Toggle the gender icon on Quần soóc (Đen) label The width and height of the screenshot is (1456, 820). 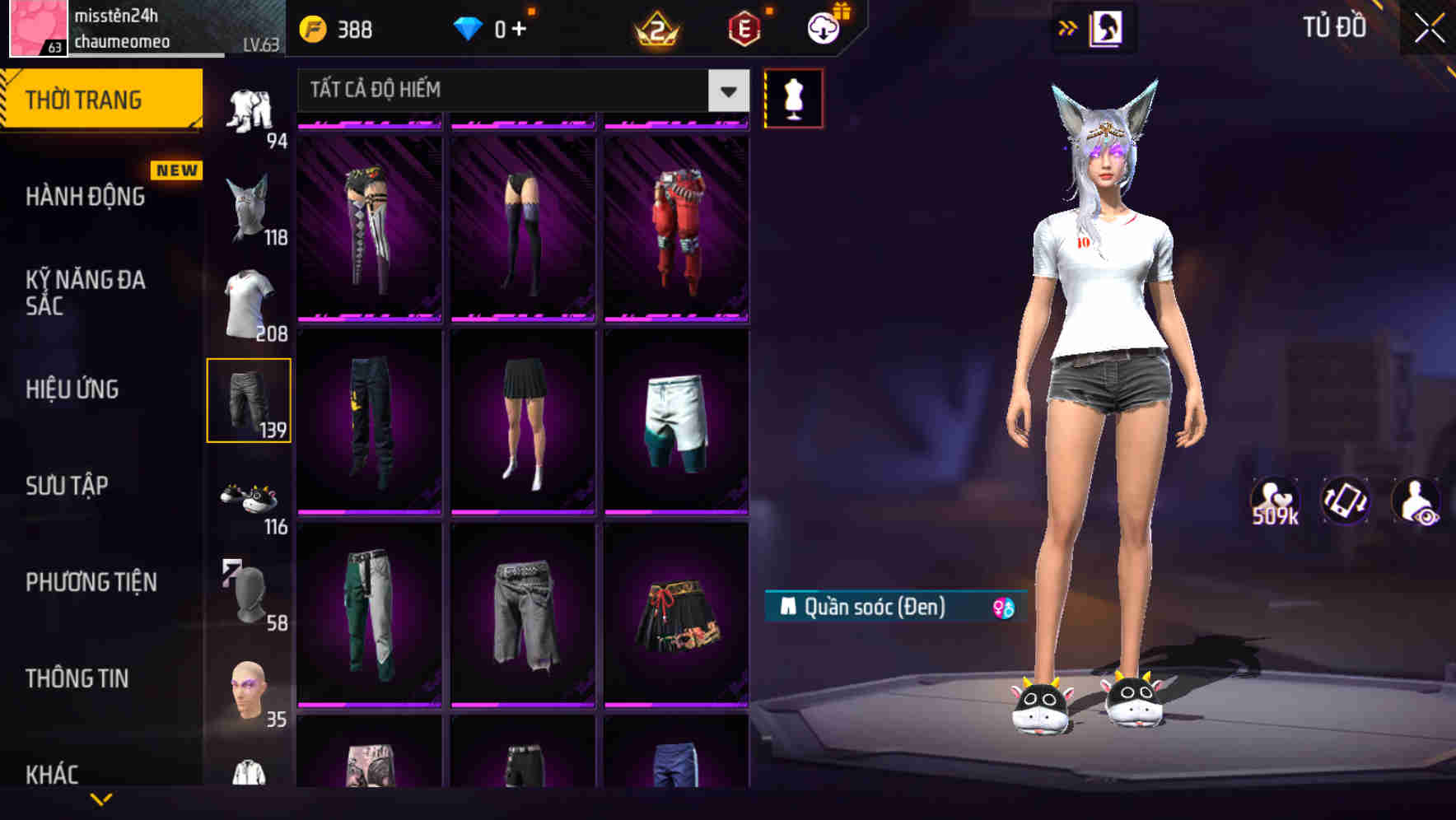click(x=1000, y=607)
